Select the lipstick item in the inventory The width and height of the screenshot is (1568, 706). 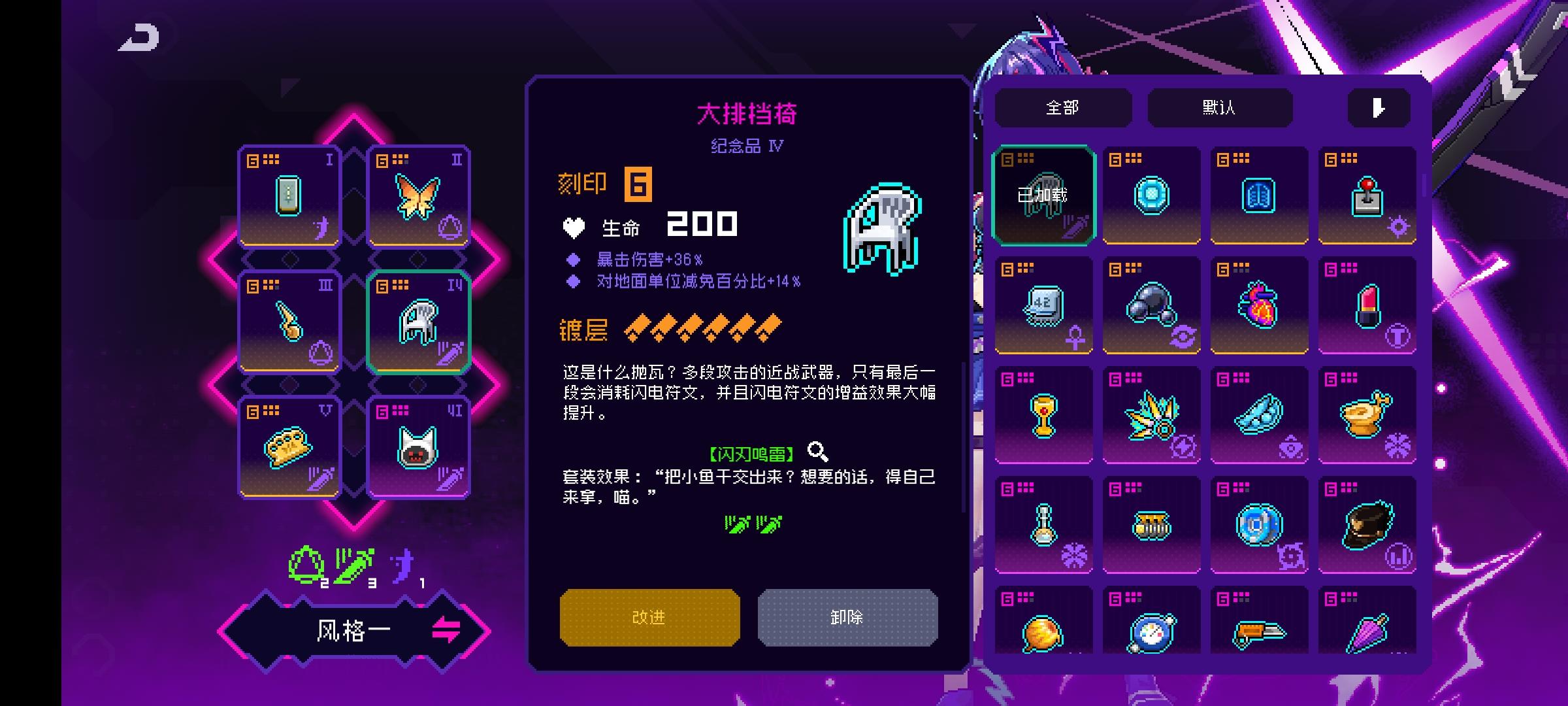coord(1367,304)
